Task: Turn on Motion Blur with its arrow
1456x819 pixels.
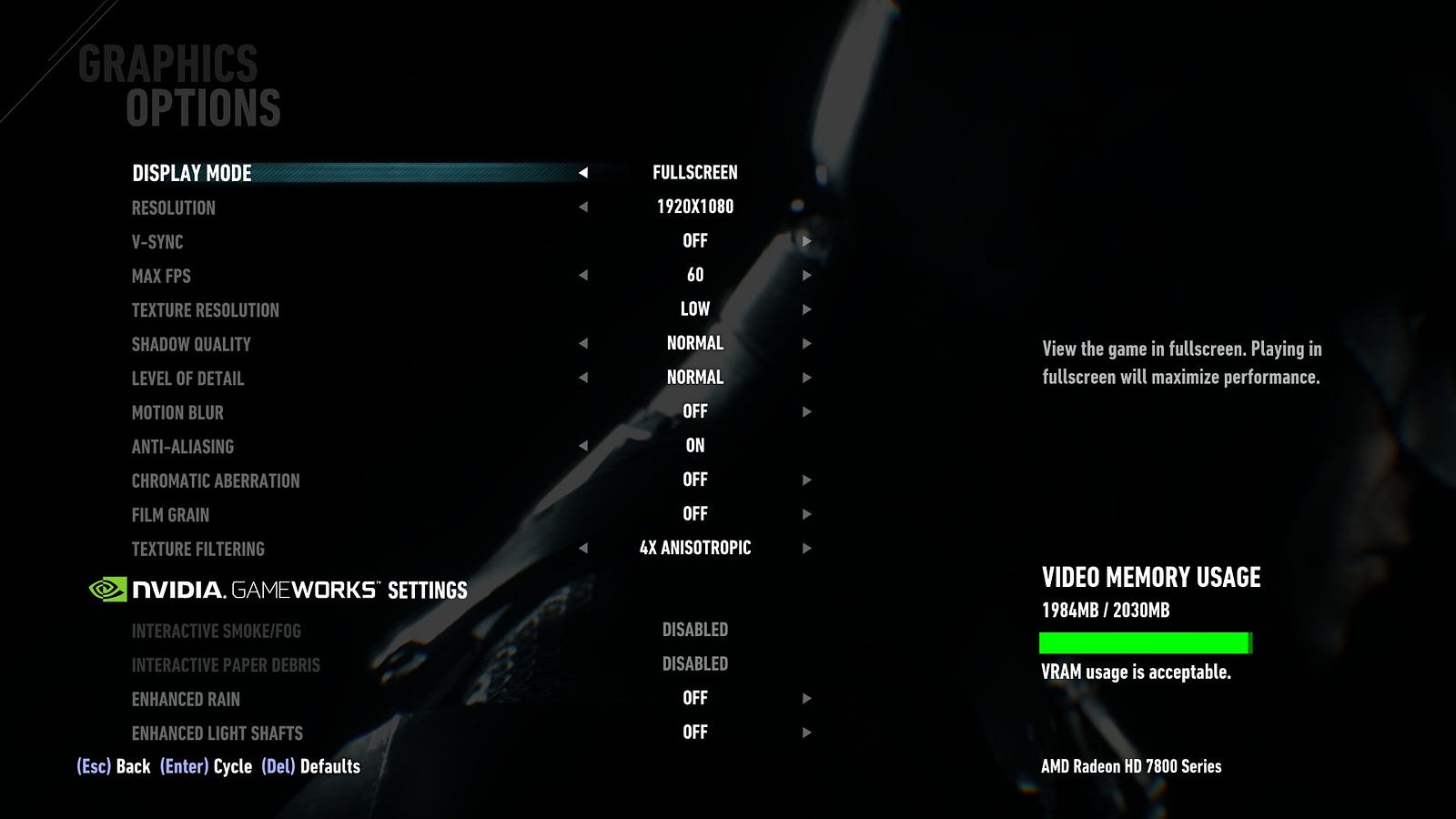Action: click(x=806, y=411)
